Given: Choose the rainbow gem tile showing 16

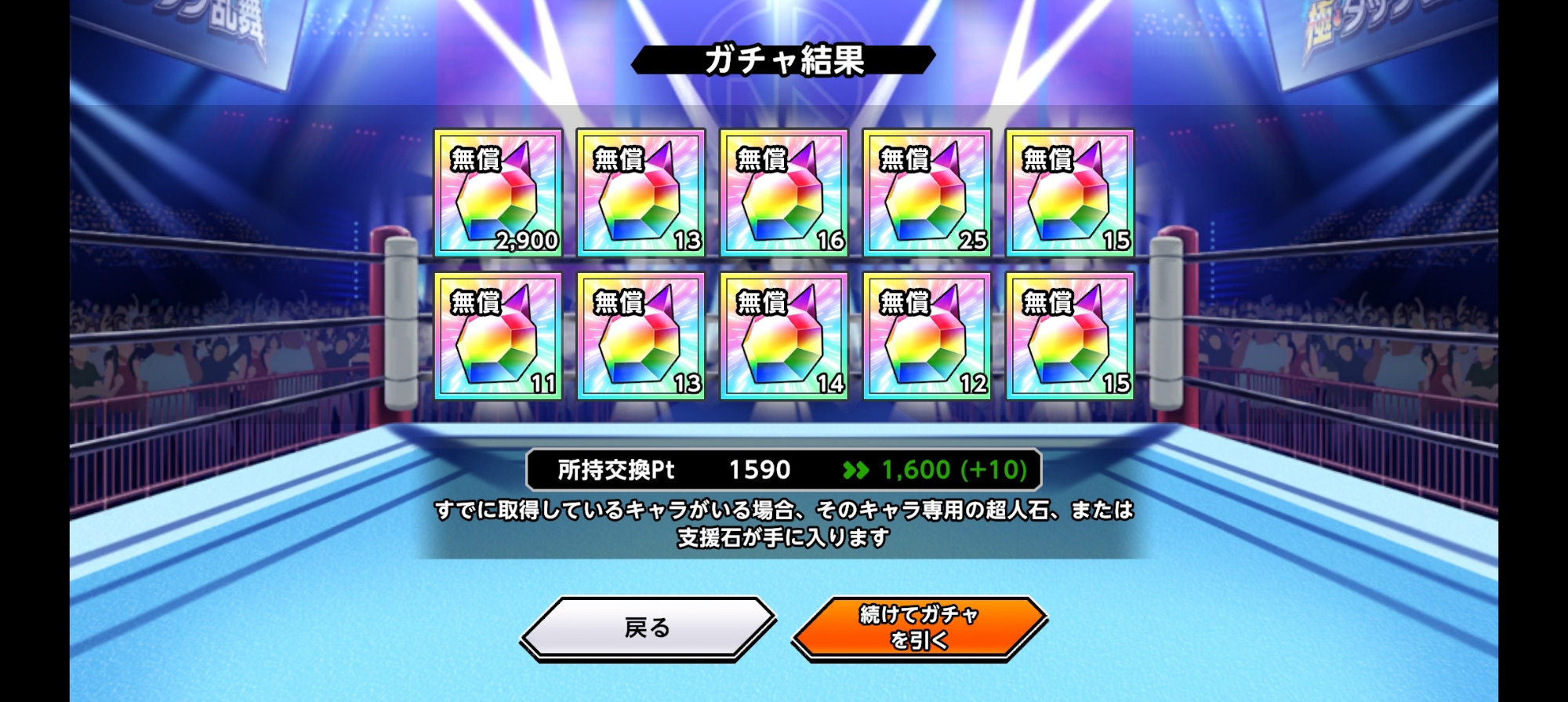Looking at the screenshot, I should [784, 193].
